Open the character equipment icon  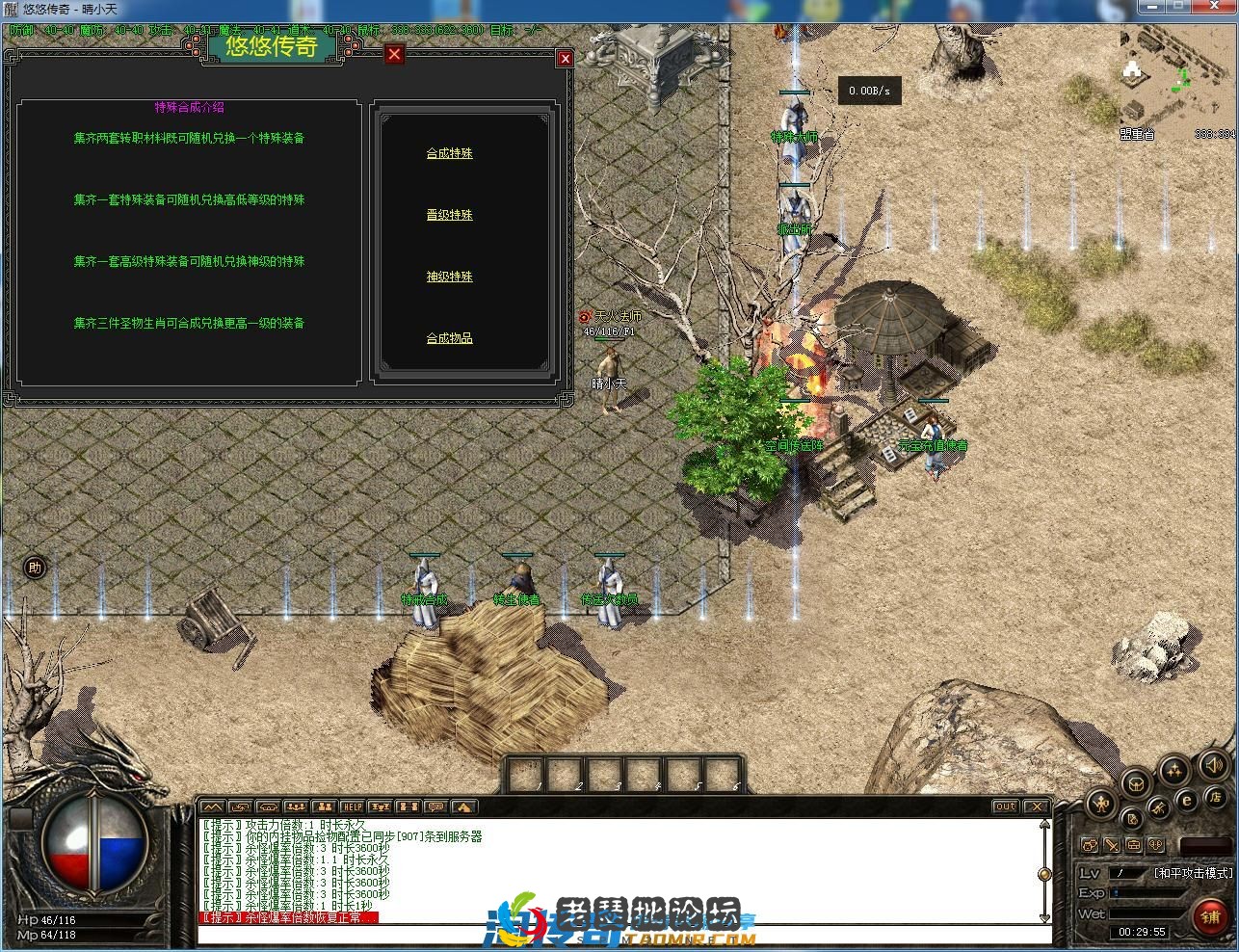[x=1101, y=802]
